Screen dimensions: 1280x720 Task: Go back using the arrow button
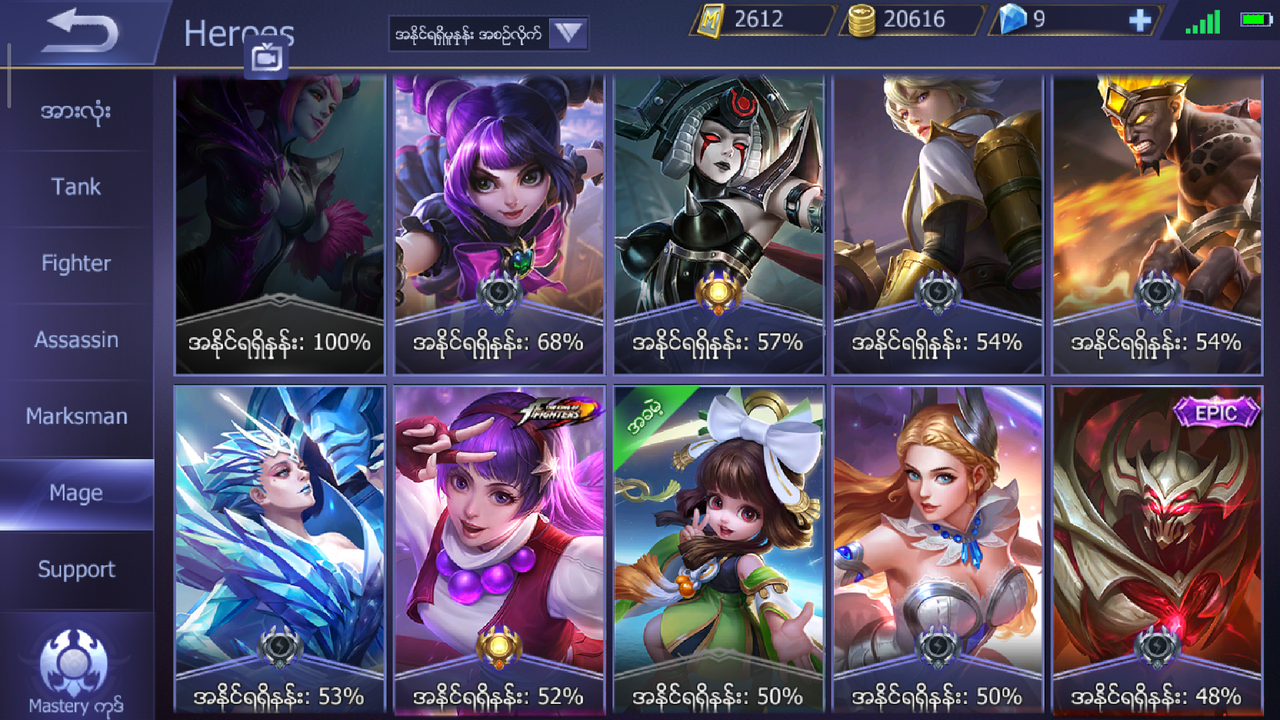(82, 32)
